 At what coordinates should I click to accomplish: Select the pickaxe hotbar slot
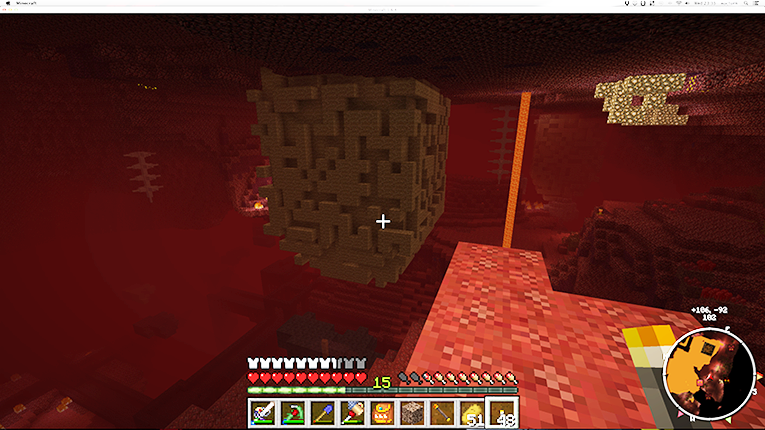(x=292, y=412)
